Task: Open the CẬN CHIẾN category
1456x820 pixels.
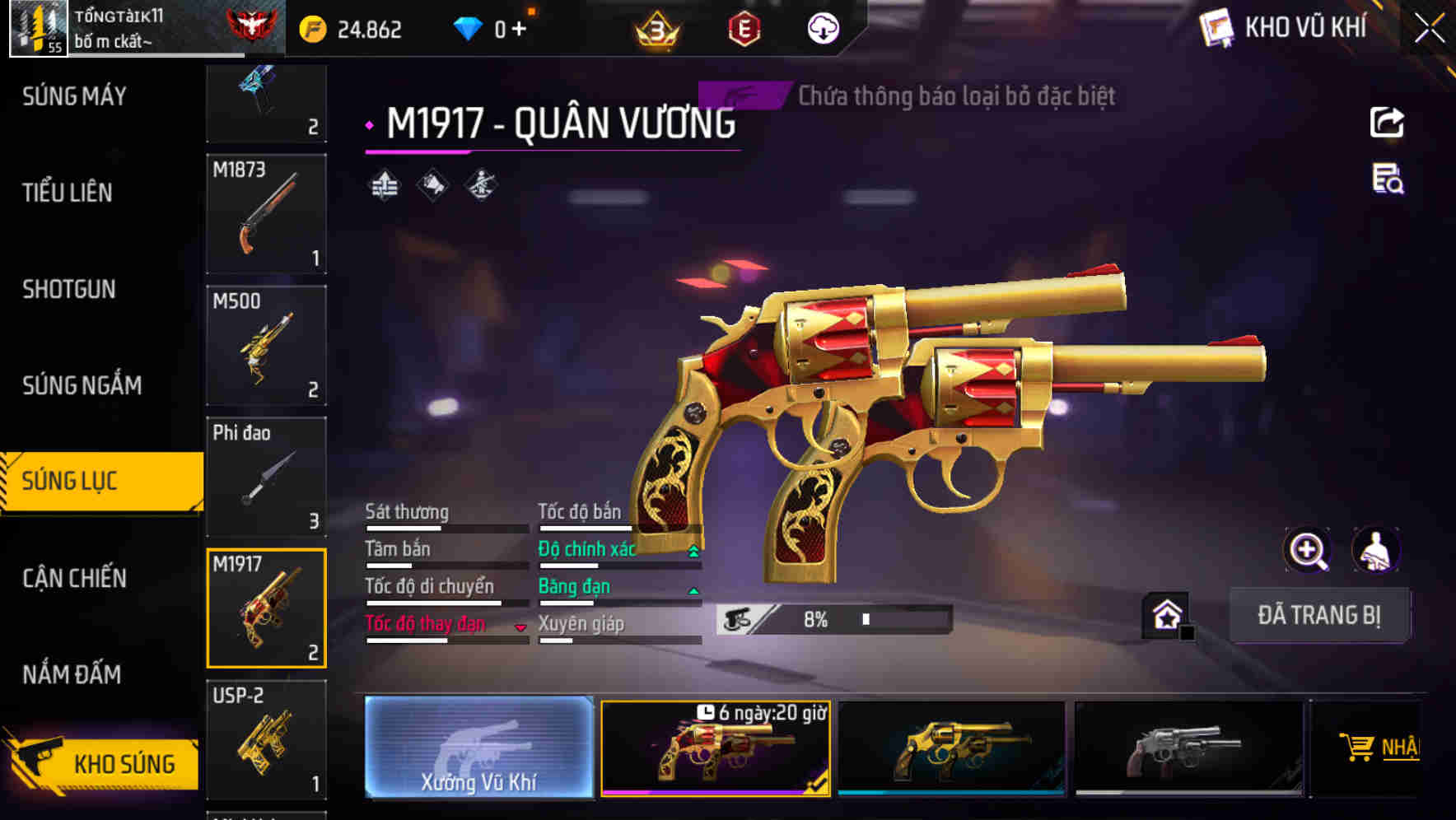Action: 76,579
